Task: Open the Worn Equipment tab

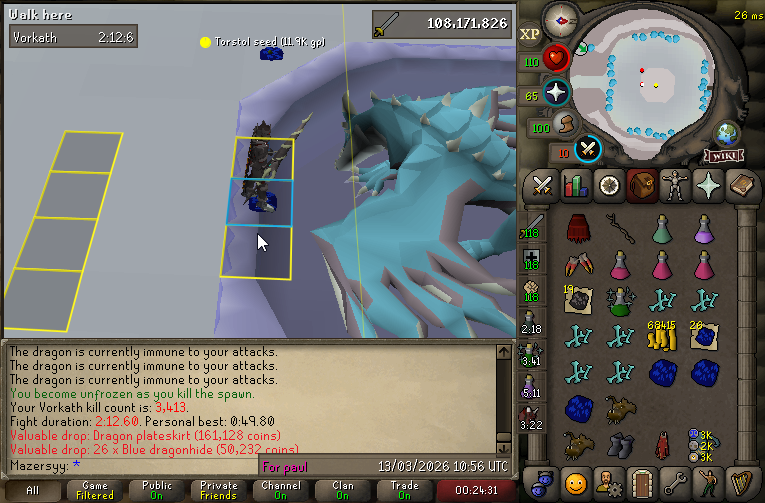Action: point(673,186)
